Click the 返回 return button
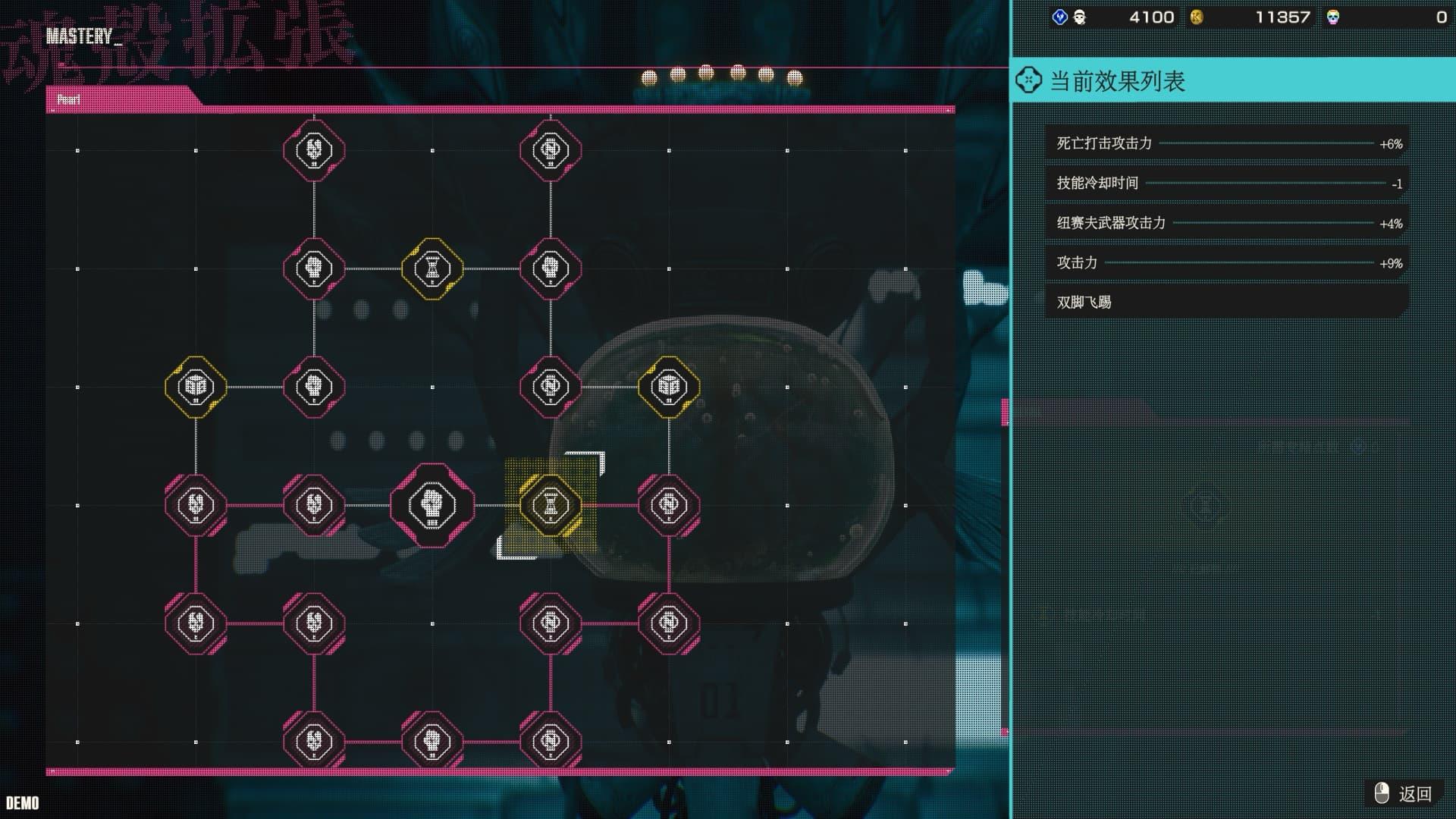Screen dimensions: 1456x819 [x=1404, y=793]
